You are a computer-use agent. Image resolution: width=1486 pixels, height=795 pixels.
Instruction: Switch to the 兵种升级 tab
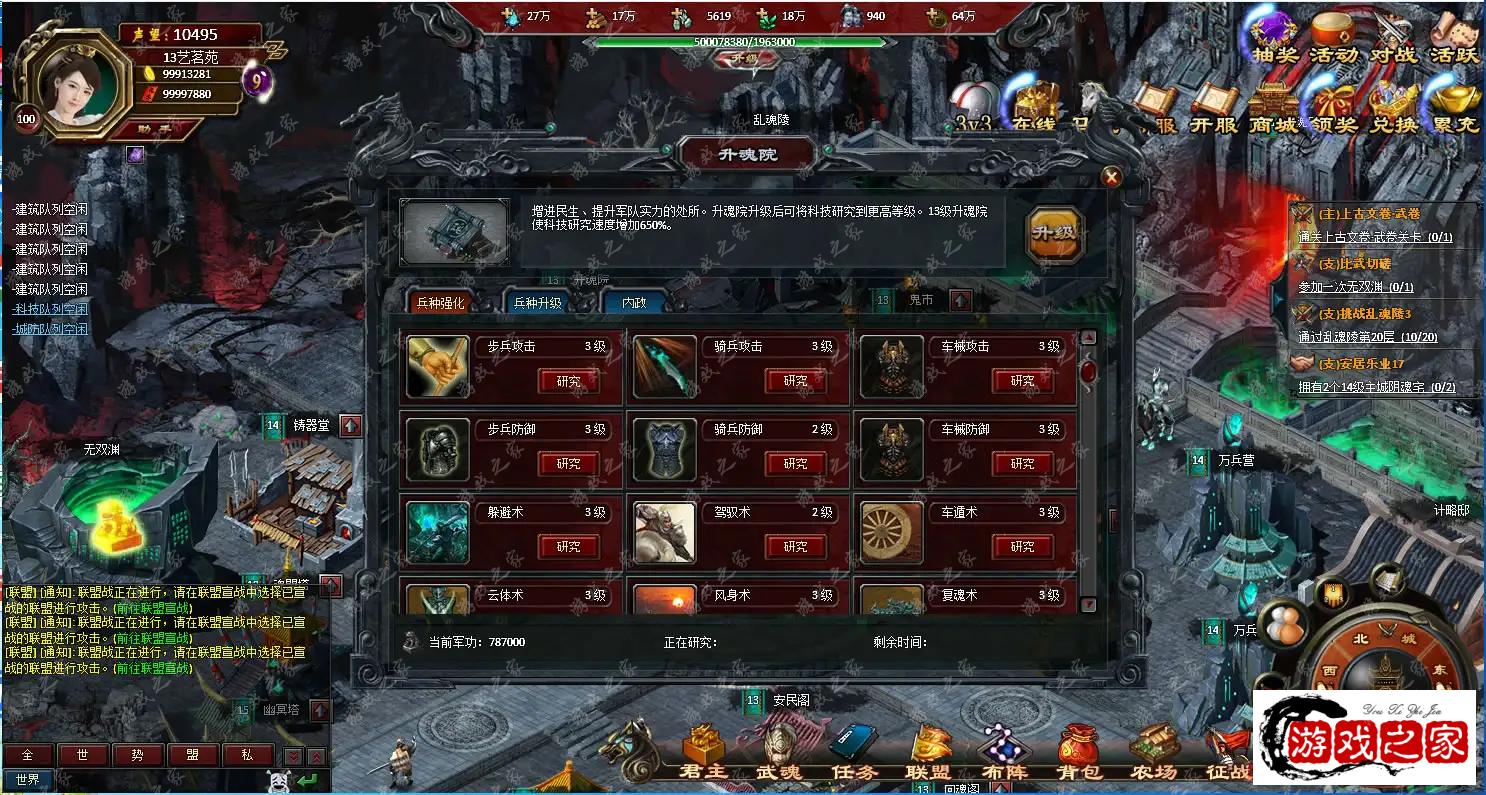pyautogui.click(x=537, y=303)
